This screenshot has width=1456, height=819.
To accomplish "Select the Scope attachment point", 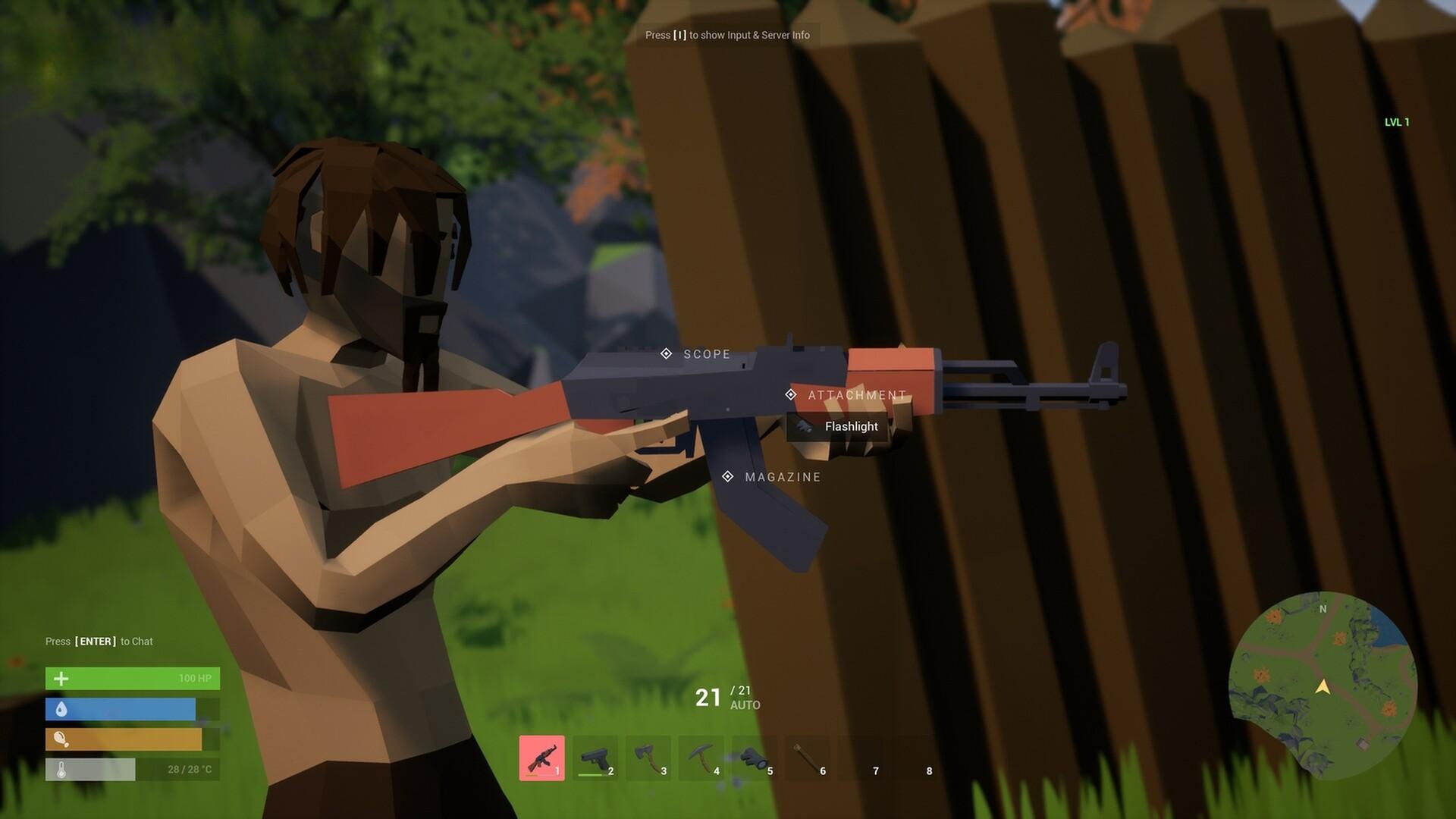I will pyautogui.click(x=666, y=353).
